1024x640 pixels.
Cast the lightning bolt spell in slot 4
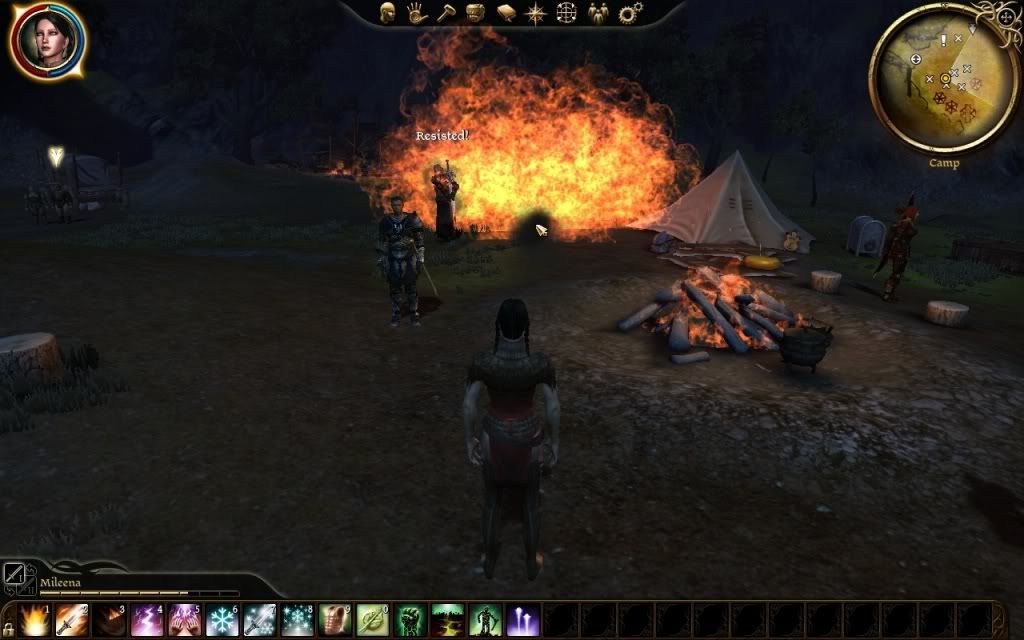tap(147, 620)
